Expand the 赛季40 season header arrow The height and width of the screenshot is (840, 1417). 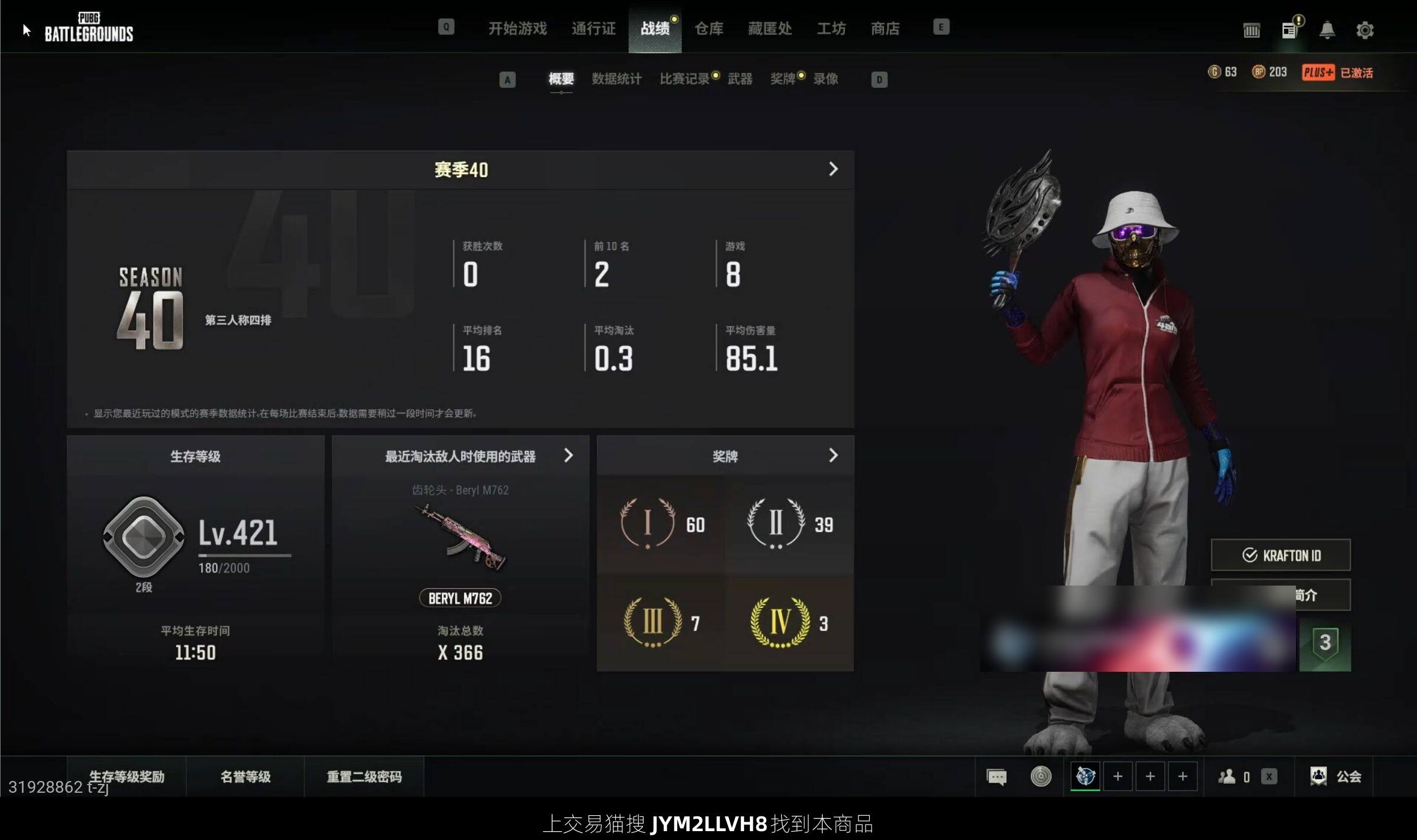tap(833, 169)
